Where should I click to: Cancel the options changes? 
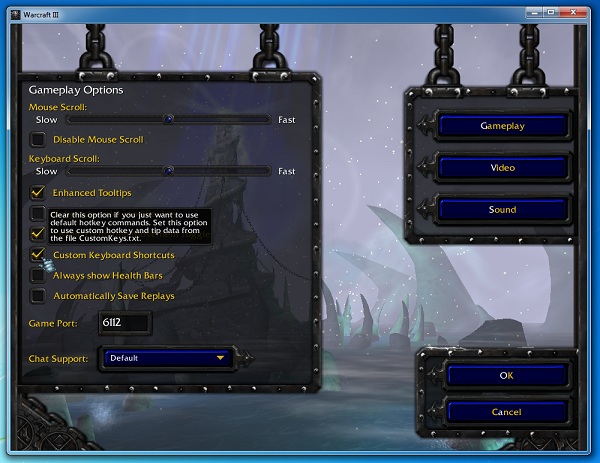pos(505,411)
